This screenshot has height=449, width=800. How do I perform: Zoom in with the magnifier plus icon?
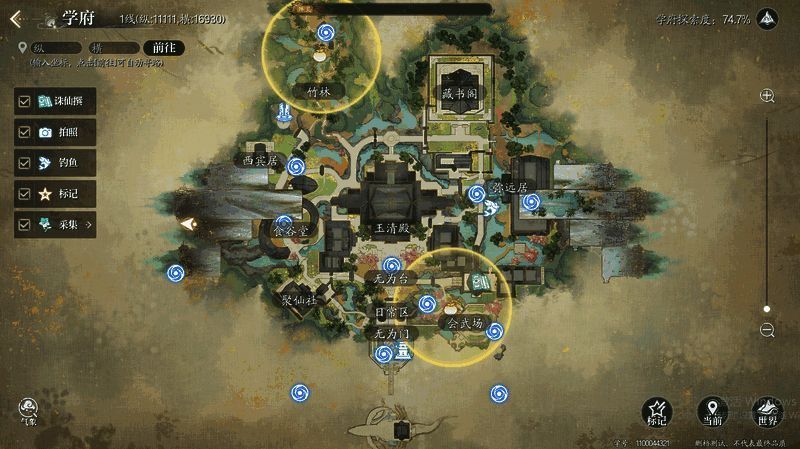(767, 96)
